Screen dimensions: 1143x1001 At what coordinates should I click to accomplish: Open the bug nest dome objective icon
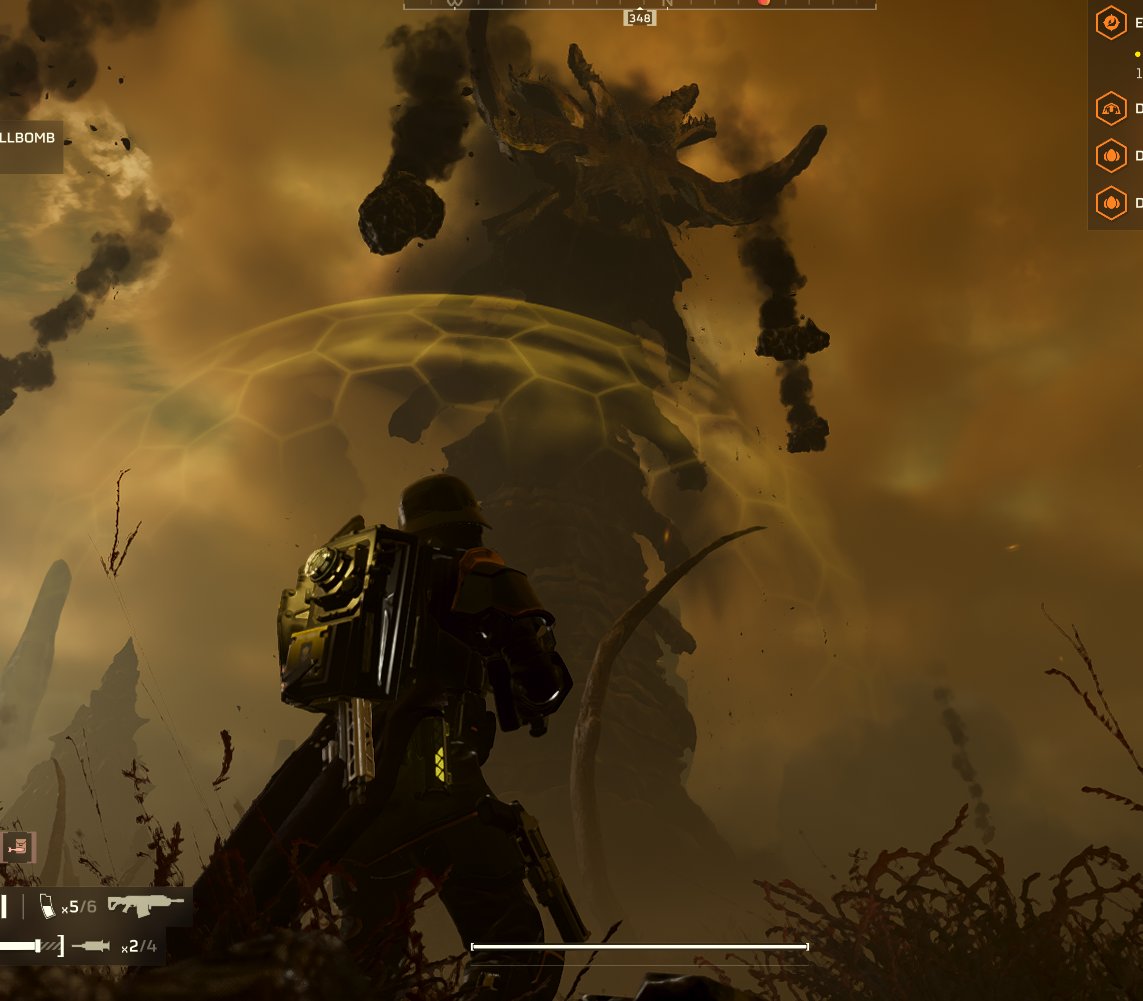coord(1110,108)
